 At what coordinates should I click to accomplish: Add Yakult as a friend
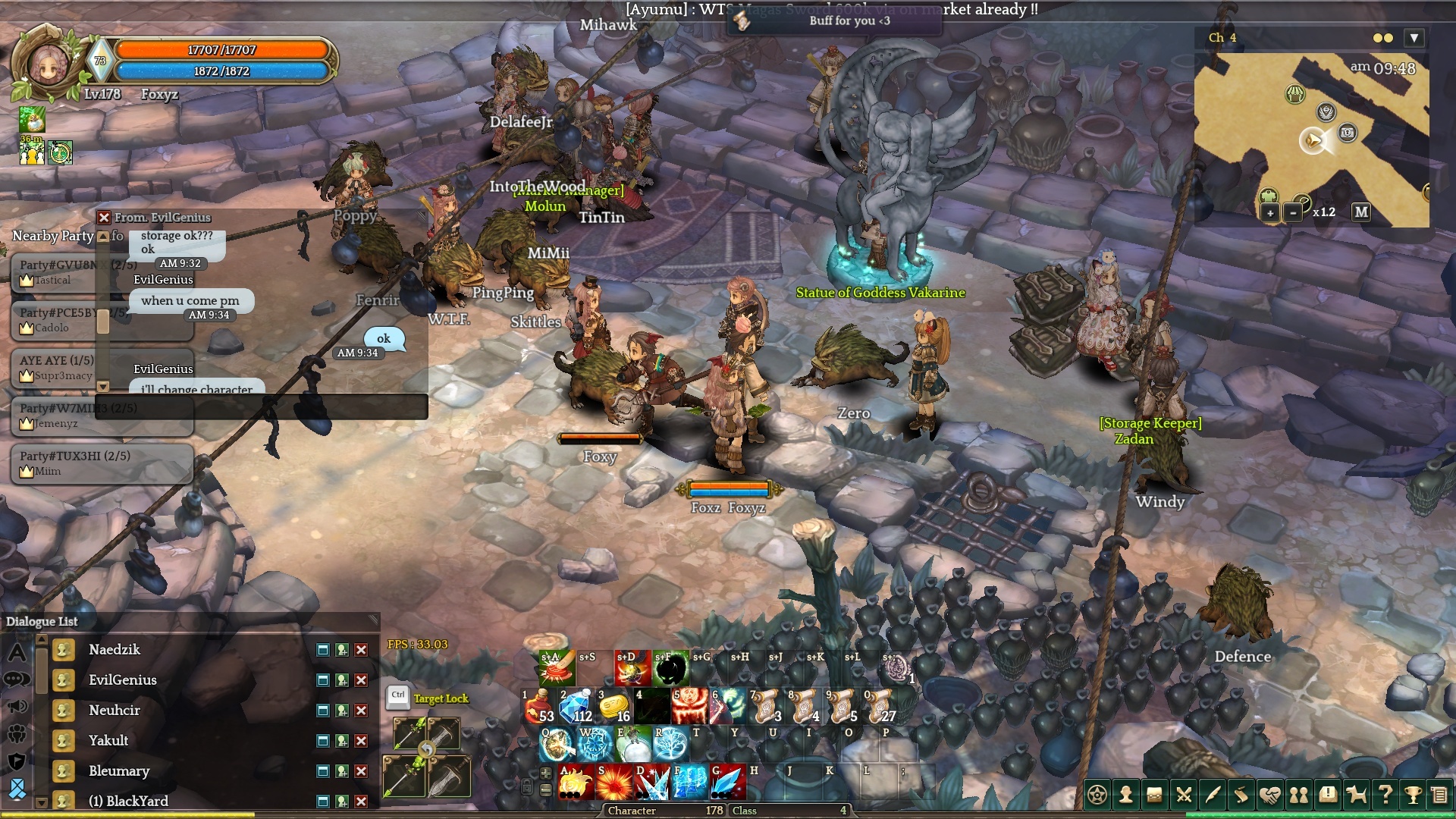pos(342,741)
